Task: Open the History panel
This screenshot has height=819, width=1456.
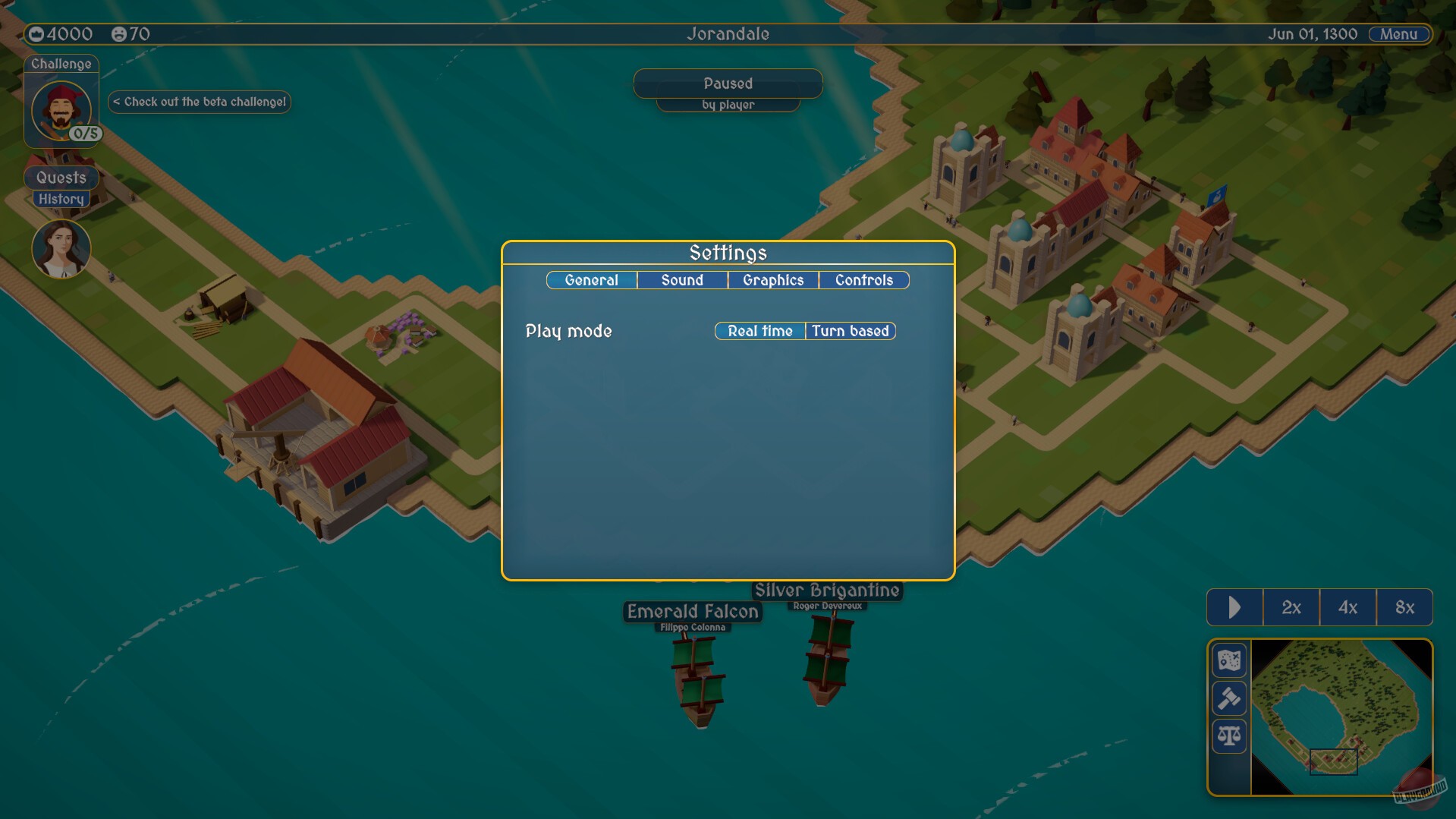Action: 61,198
